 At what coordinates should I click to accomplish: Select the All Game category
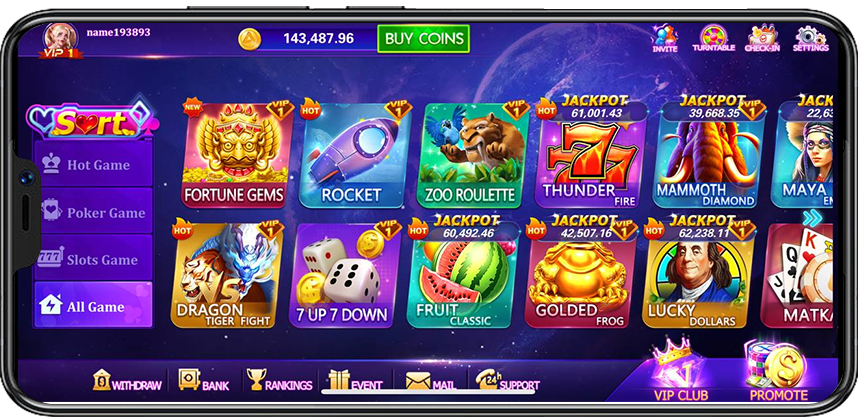pyautogui.click(x=94, y=306)
